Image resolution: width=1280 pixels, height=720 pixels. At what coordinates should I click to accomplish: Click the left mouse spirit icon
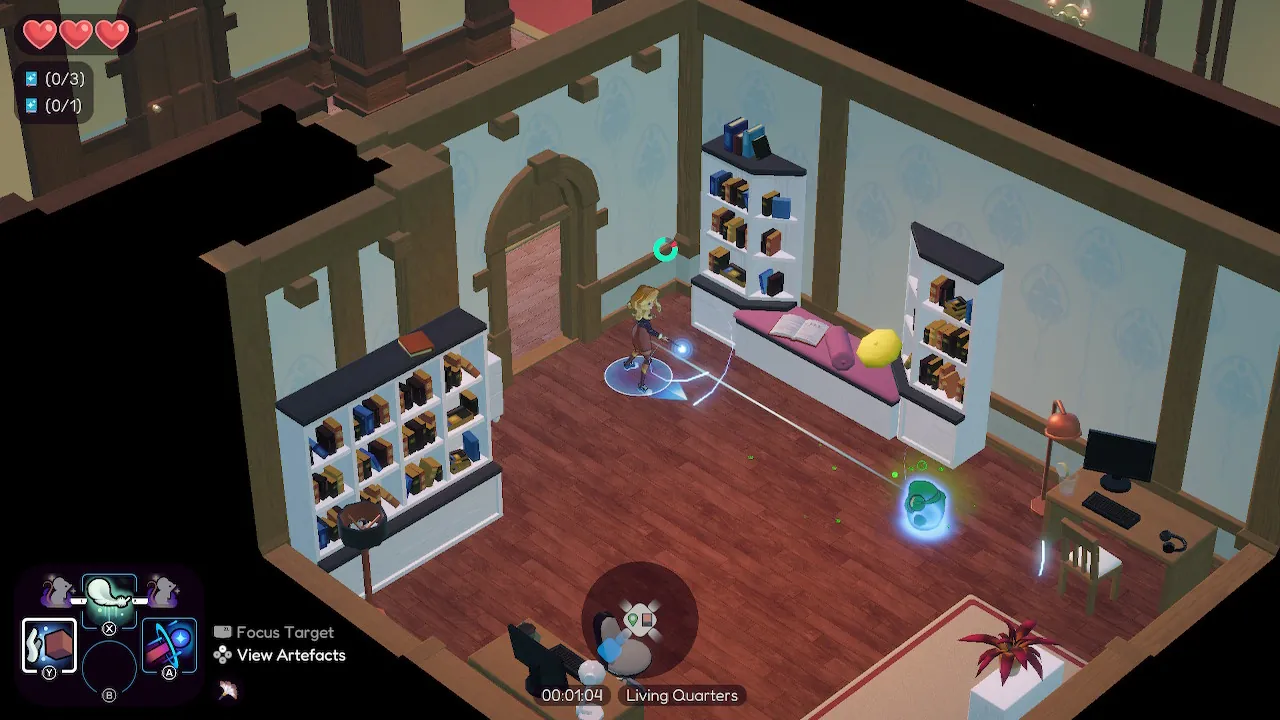click(x=57, y=592)
